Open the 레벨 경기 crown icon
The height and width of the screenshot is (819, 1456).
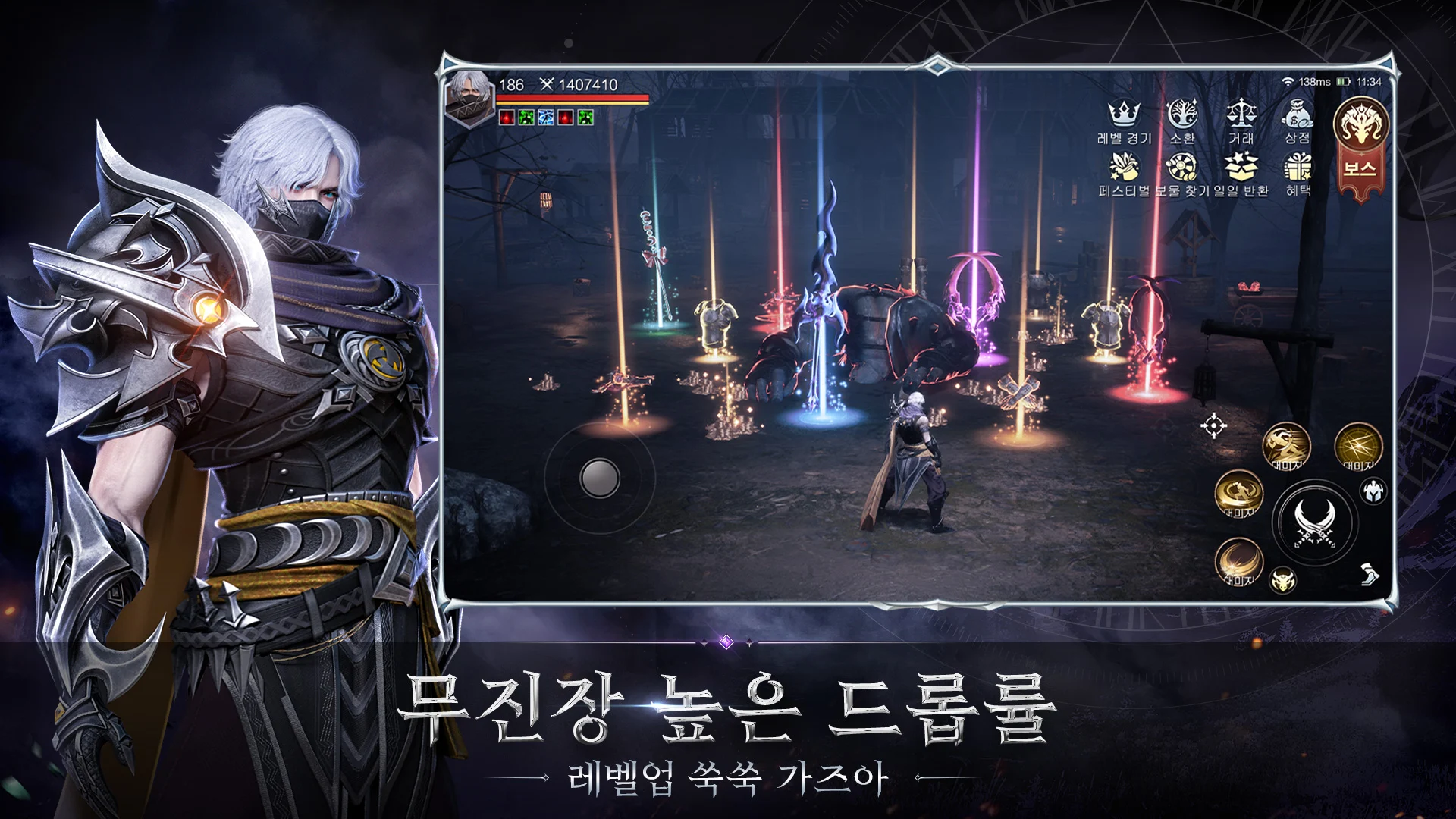point(1124,114)
